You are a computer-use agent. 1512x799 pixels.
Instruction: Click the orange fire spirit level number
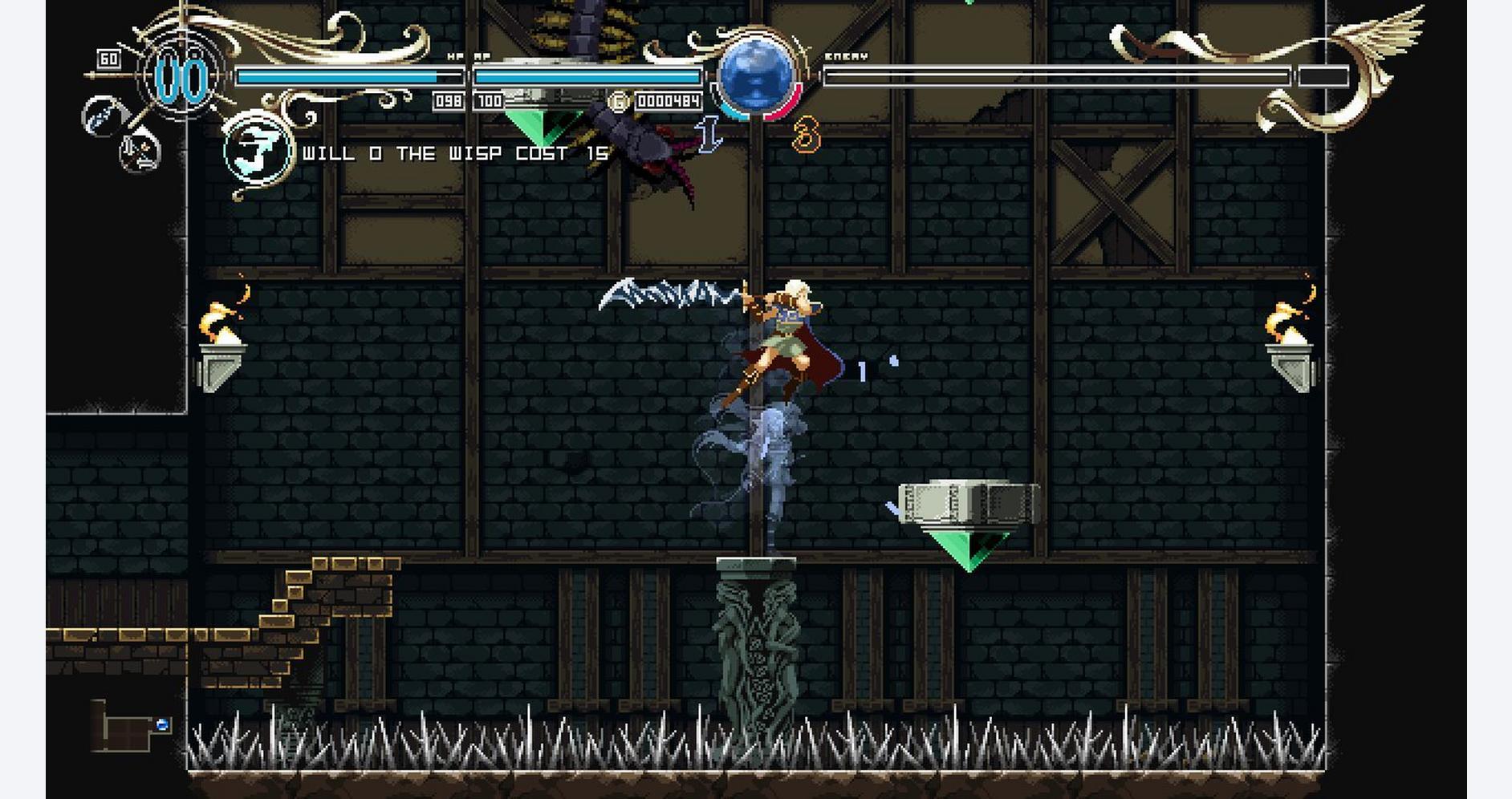coord(806,135)
